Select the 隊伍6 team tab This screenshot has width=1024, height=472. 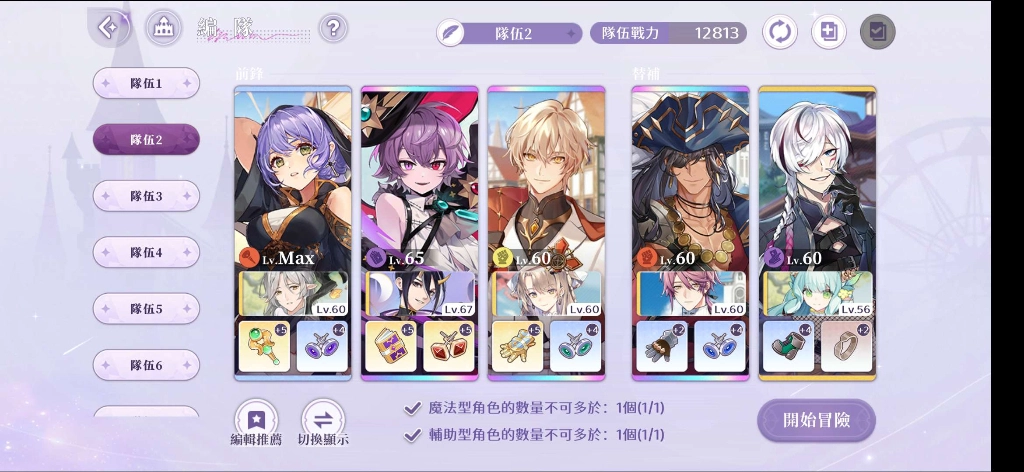(x=146, y=365)
